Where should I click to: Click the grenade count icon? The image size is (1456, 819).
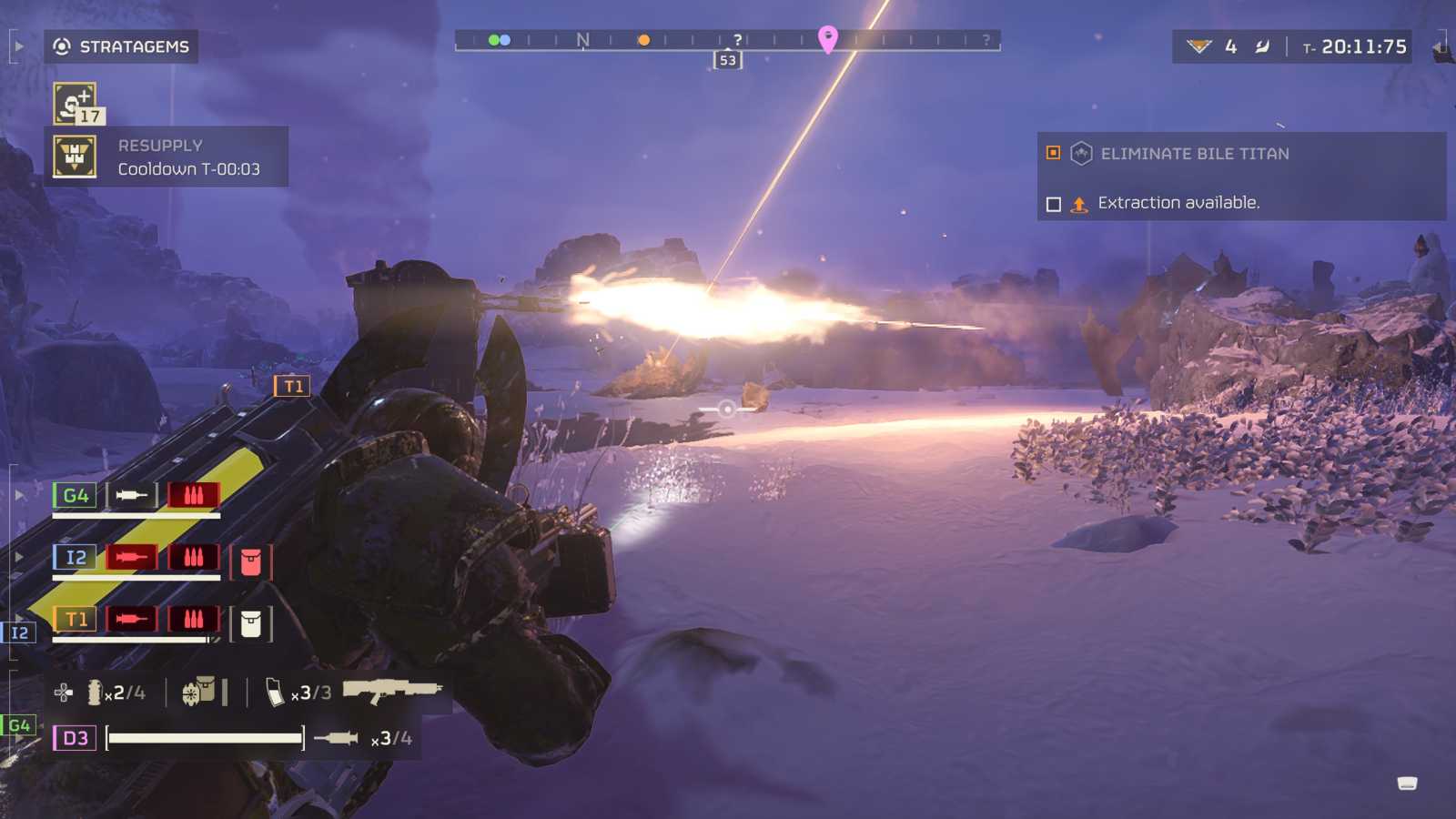click(x=95, y=693)
